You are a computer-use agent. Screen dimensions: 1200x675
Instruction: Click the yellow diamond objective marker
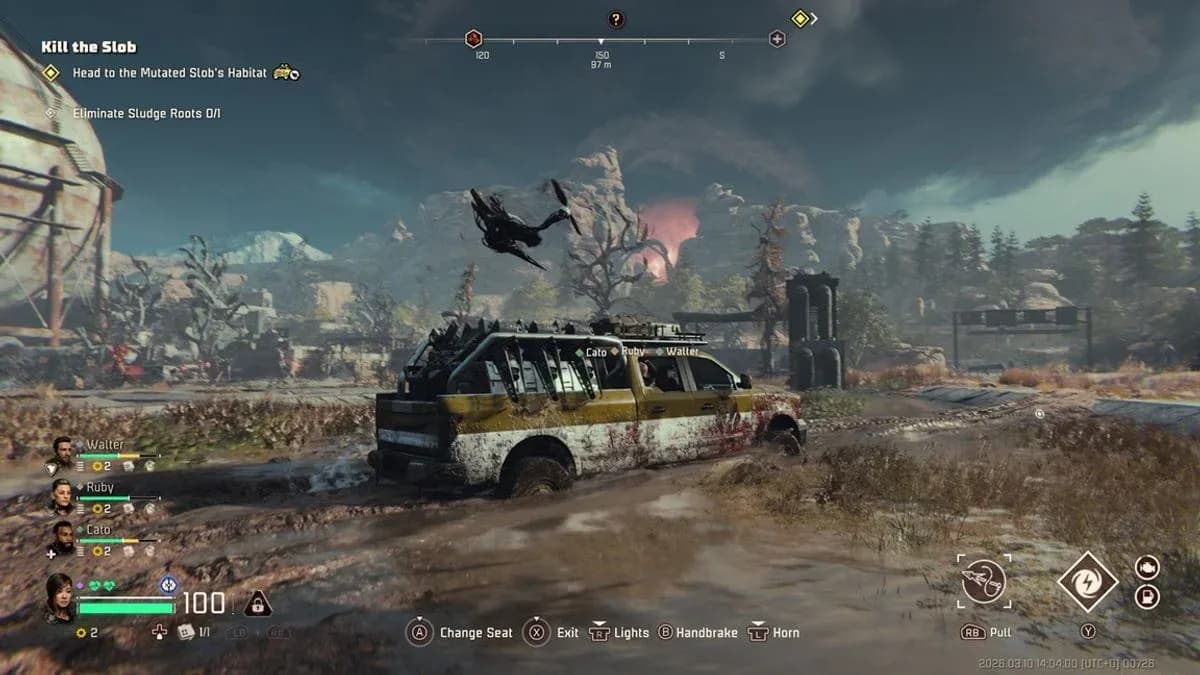click(800, 18)
